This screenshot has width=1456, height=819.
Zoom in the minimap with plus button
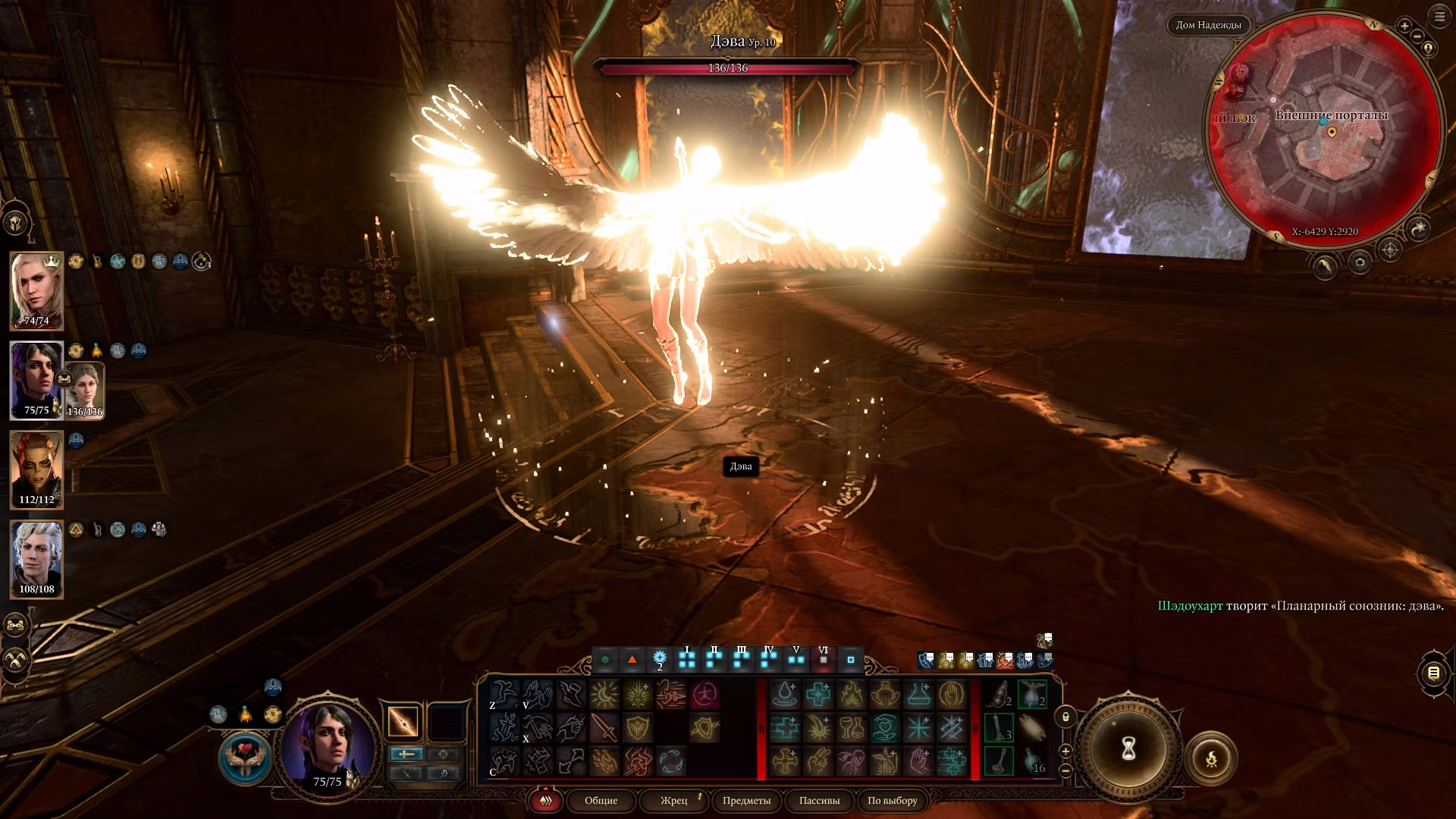tap(1404, 27)
